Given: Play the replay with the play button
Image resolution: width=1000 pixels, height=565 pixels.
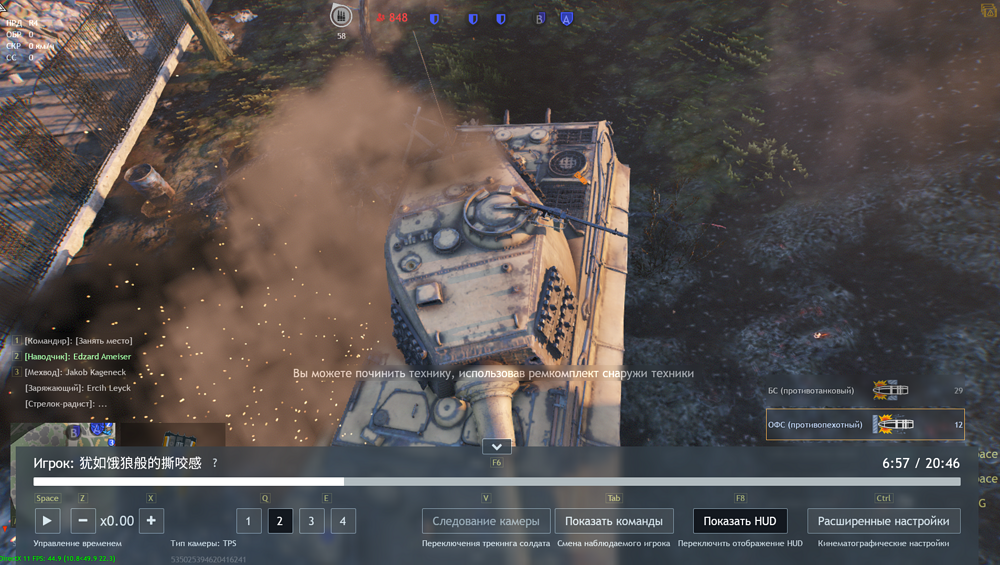Looking at the screenshot, I should (x=48, y=521).
